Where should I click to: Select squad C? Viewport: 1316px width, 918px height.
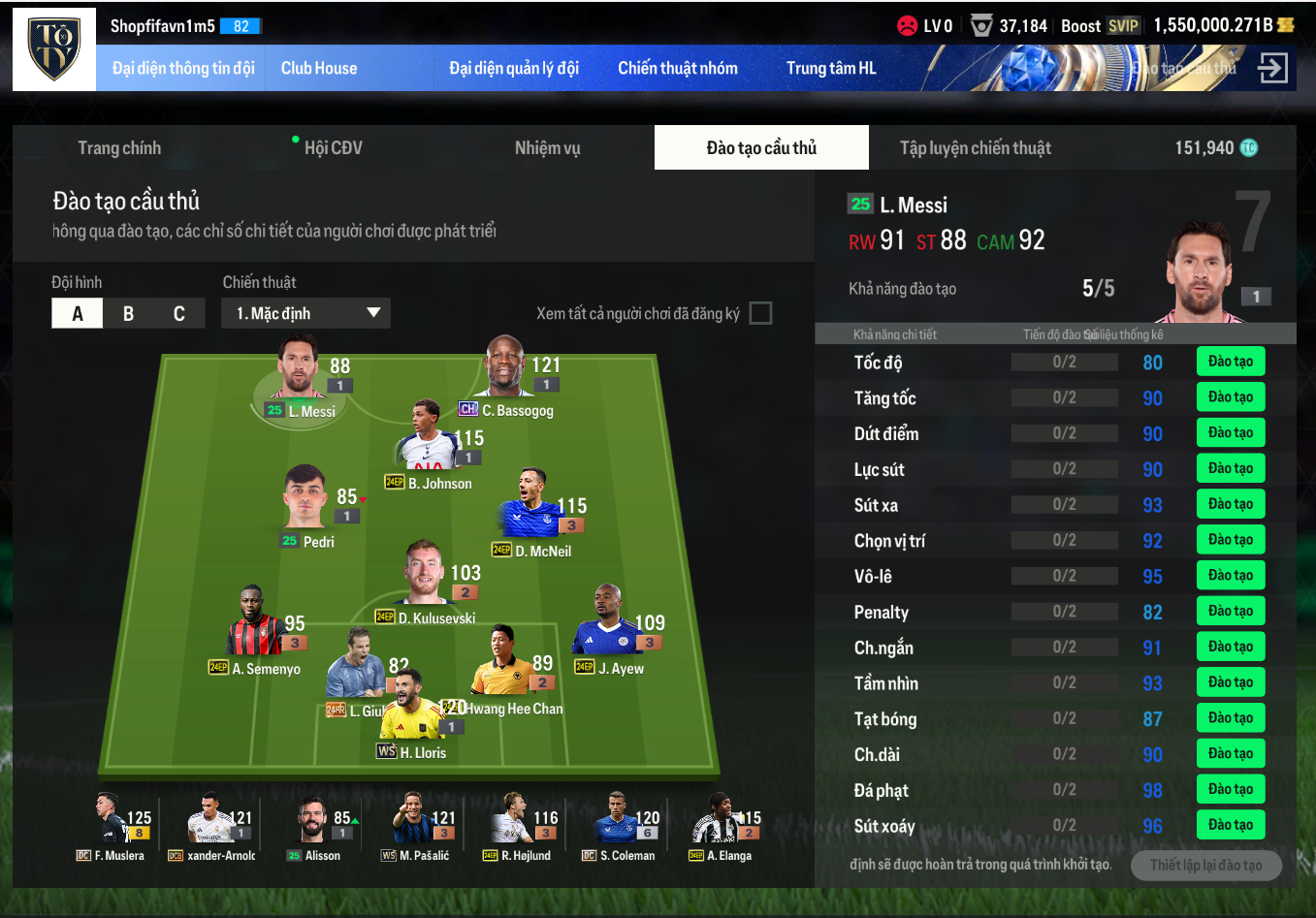179,314
